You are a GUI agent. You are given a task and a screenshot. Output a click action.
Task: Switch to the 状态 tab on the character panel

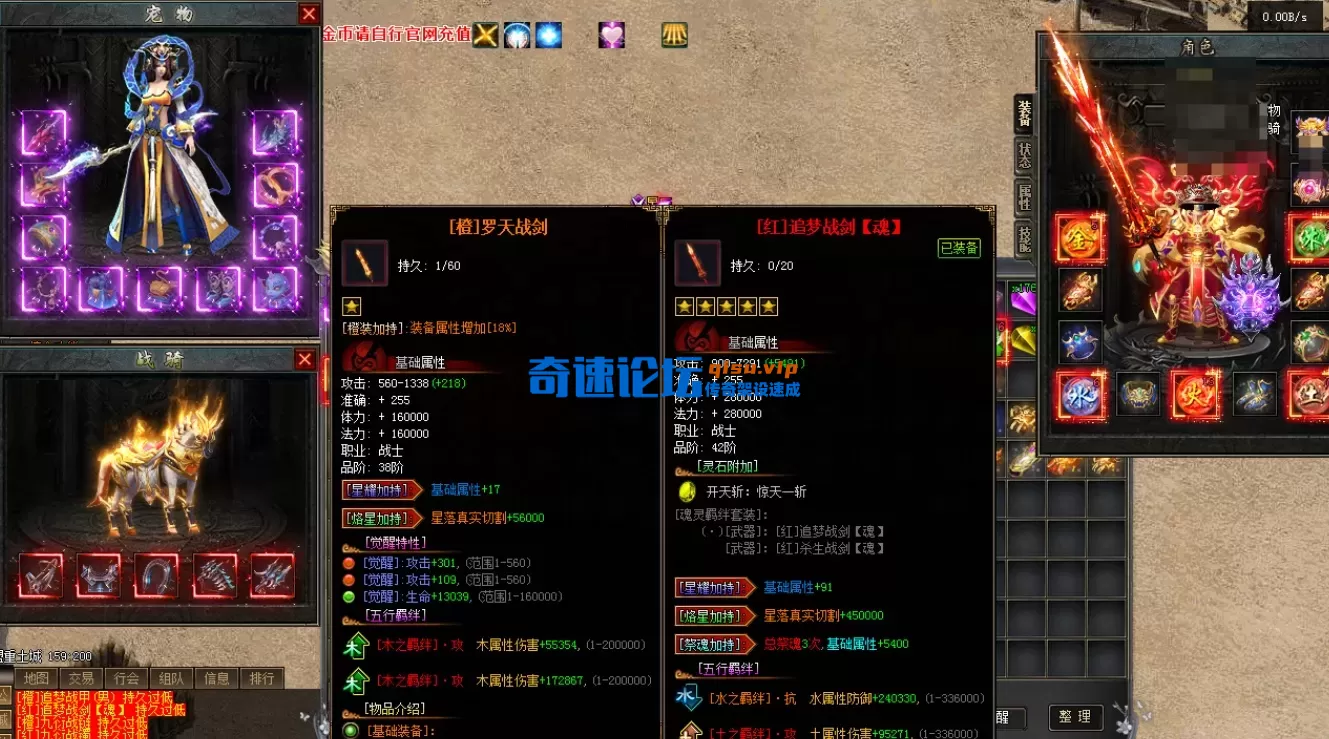coord(1022,157)
